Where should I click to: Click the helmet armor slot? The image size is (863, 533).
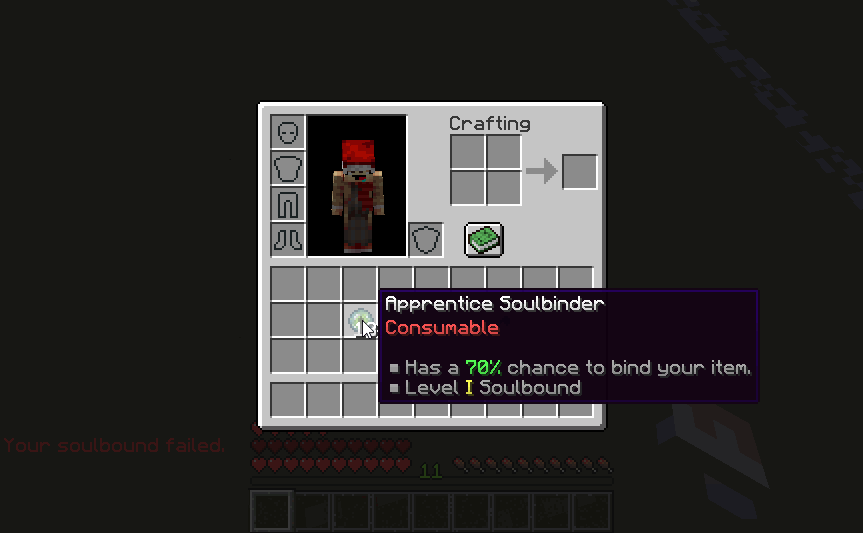click(288, 132)
